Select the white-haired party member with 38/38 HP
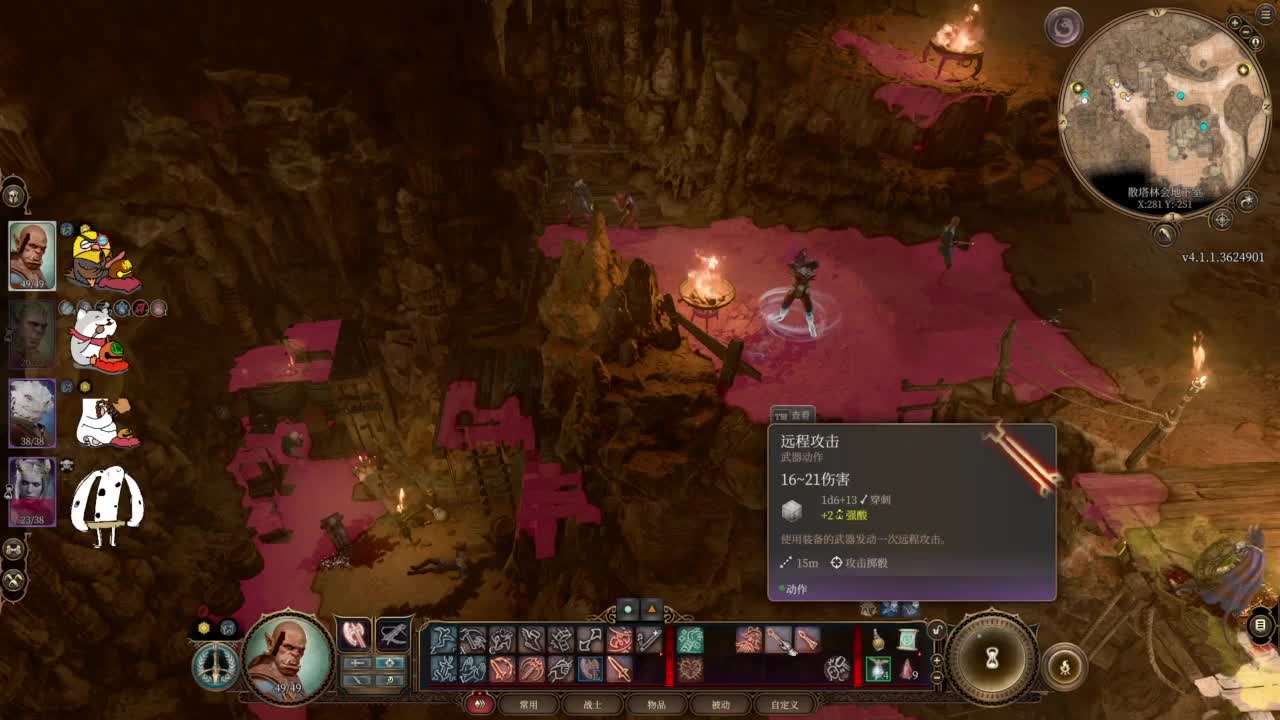This screenshot has height=720, width=1280. [32, 412]
